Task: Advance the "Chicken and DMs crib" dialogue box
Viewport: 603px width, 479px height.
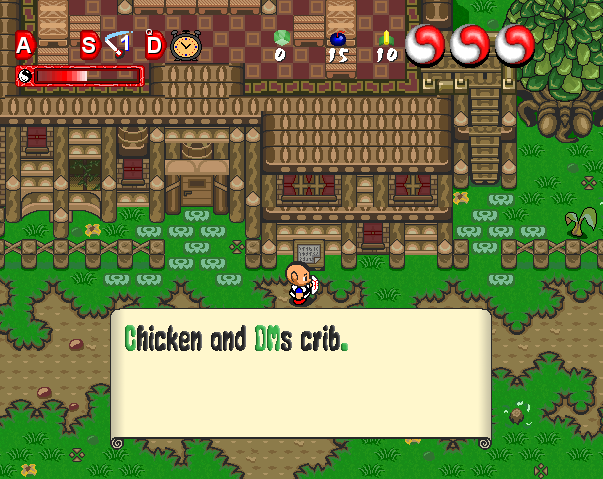Action: pyautogui.click(x=300, y=377)
